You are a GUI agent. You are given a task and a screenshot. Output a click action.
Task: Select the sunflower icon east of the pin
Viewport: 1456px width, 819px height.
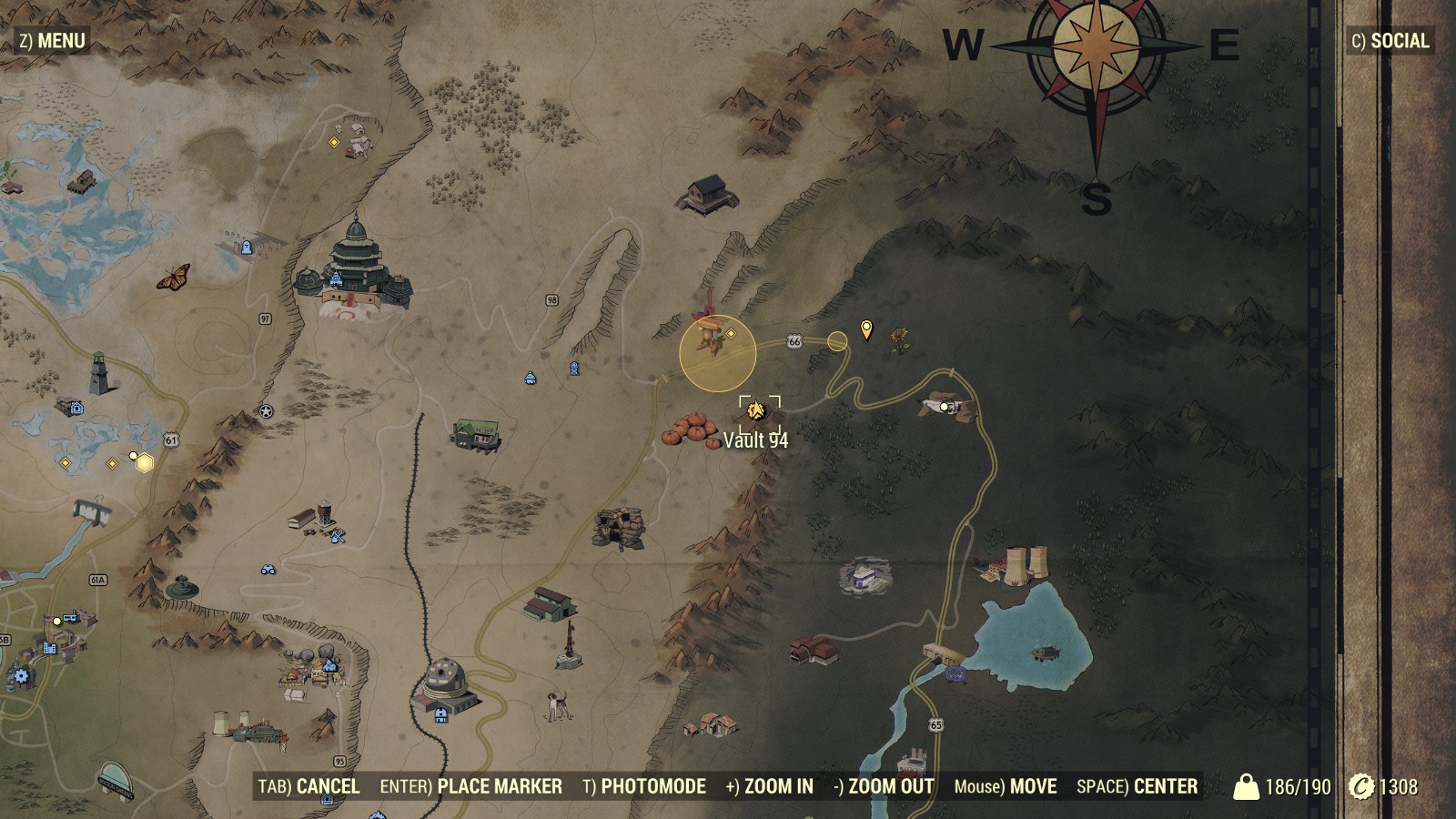[x=900, y=337]
